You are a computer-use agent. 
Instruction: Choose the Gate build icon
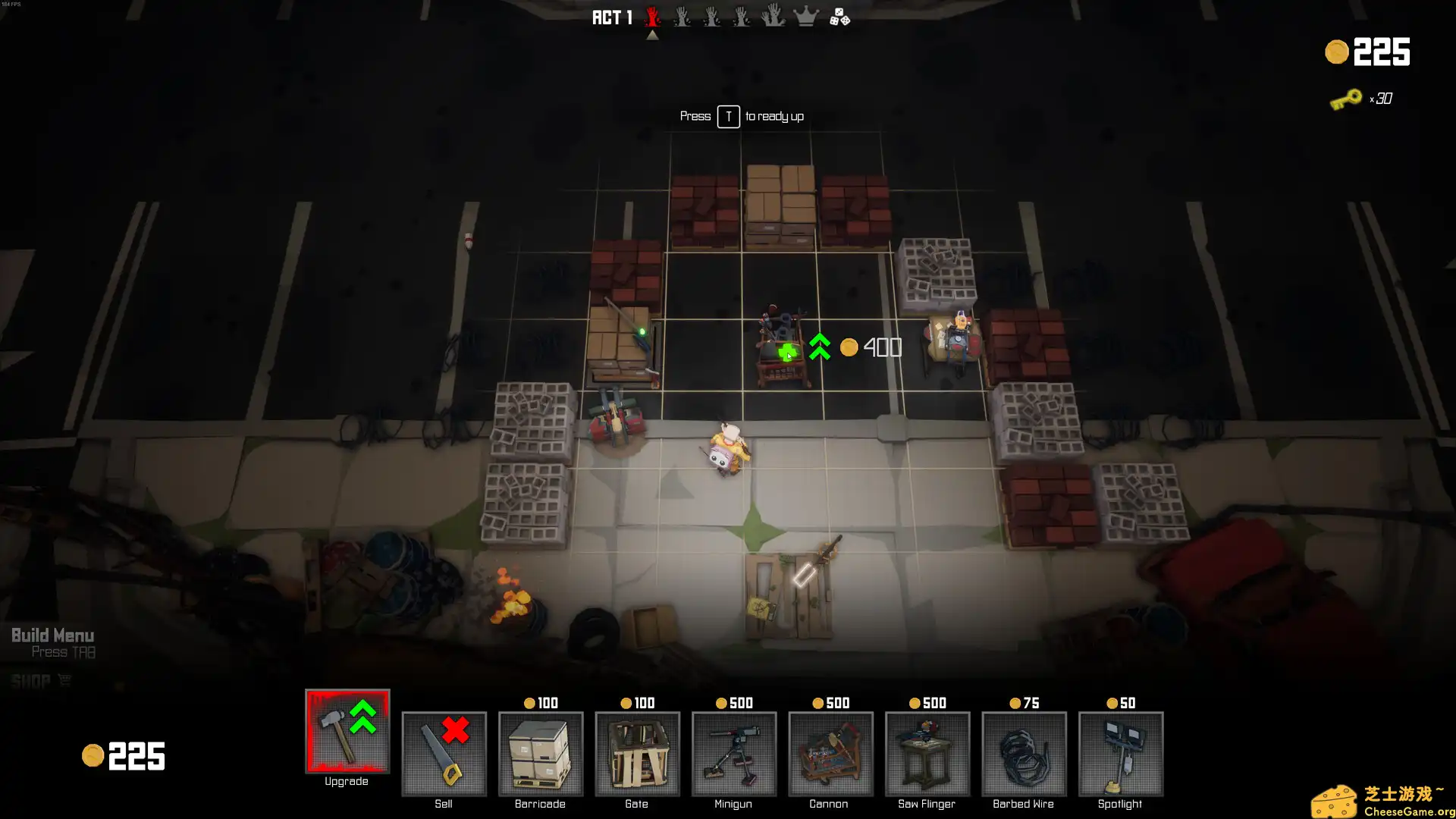[636, 755]
